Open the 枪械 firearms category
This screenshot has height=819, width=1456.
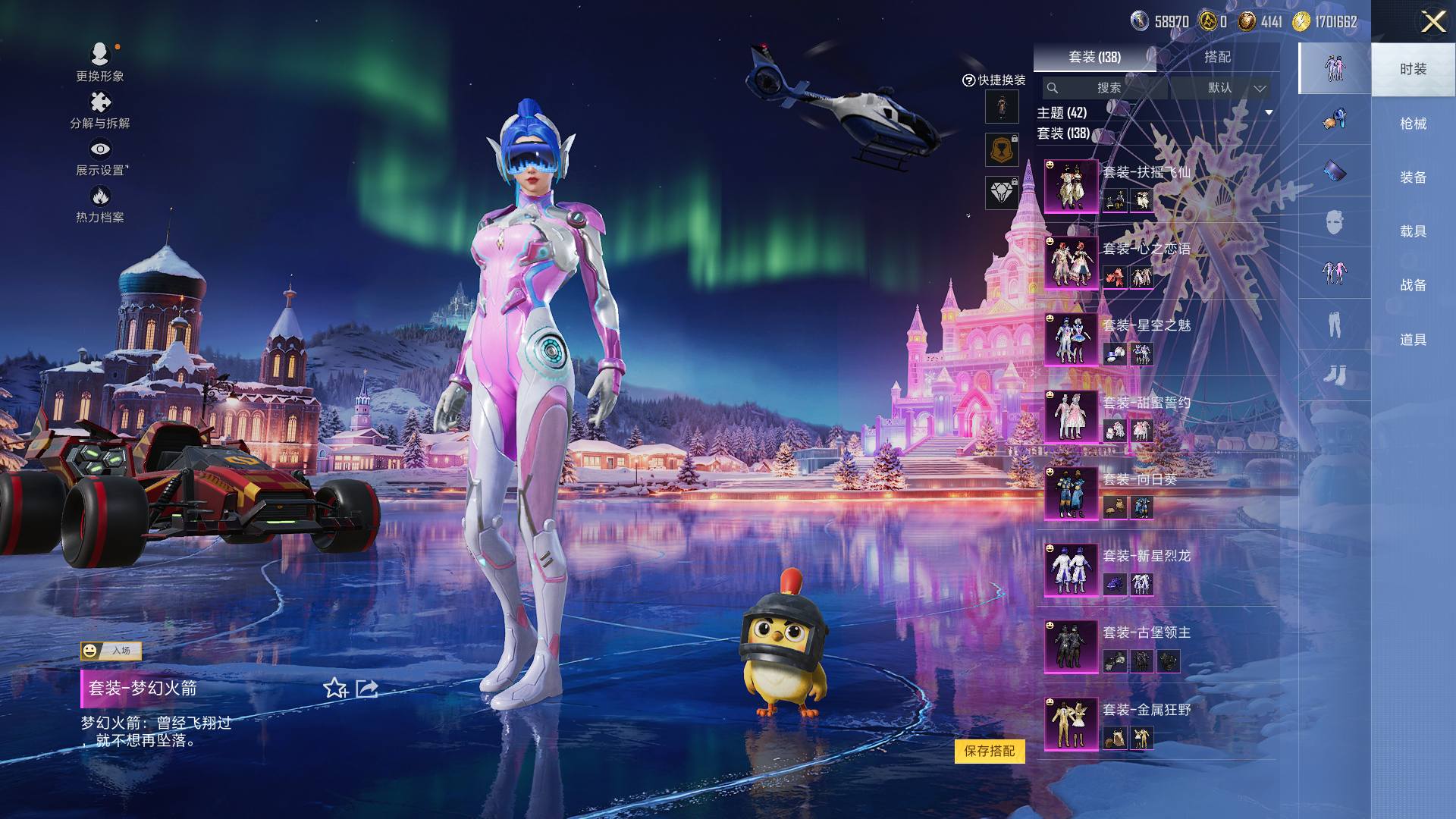(x=1412, y=124)
